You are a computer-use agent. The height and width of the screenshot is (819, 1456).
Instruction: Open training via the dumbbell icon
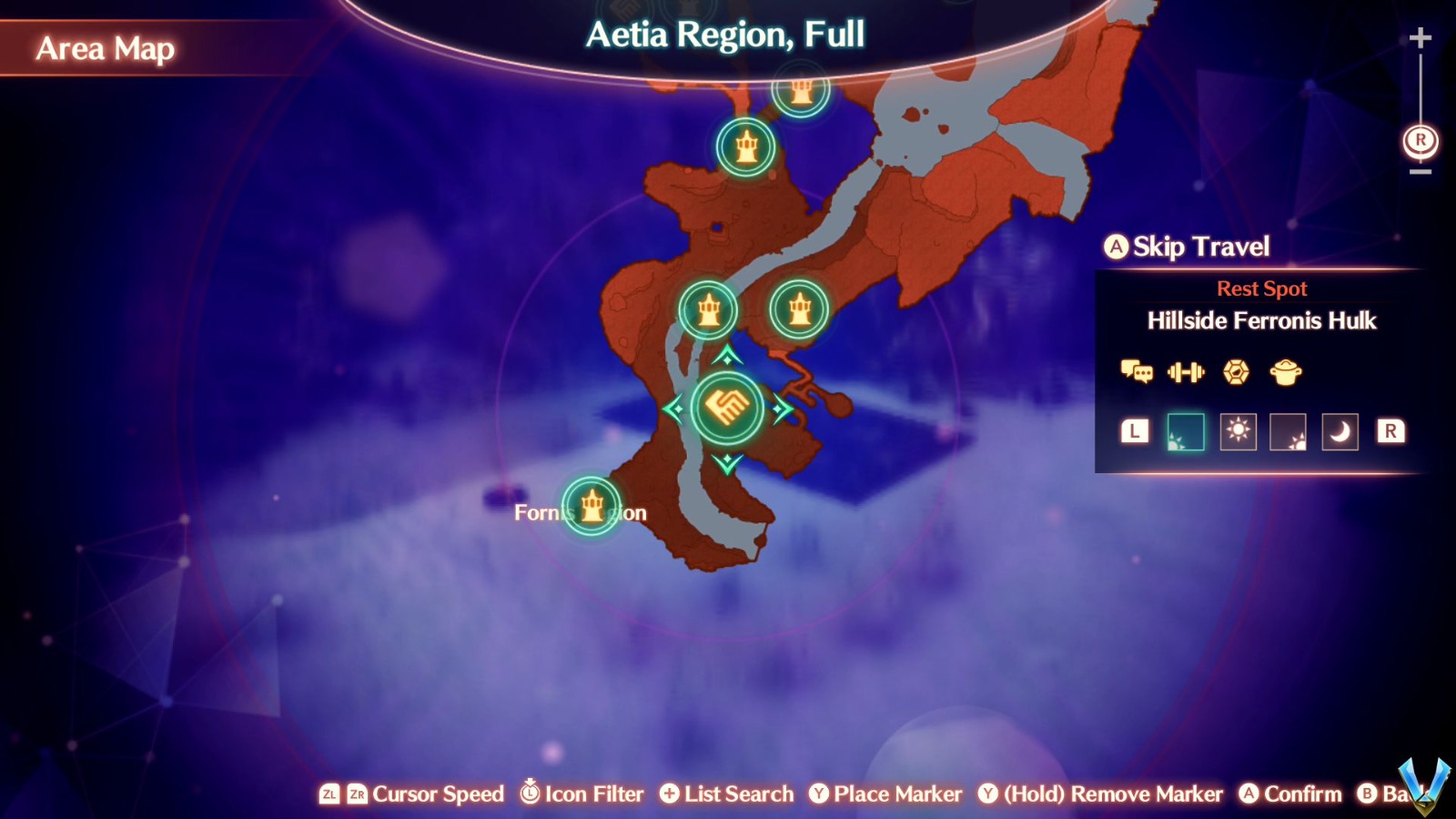point(1186,371)
